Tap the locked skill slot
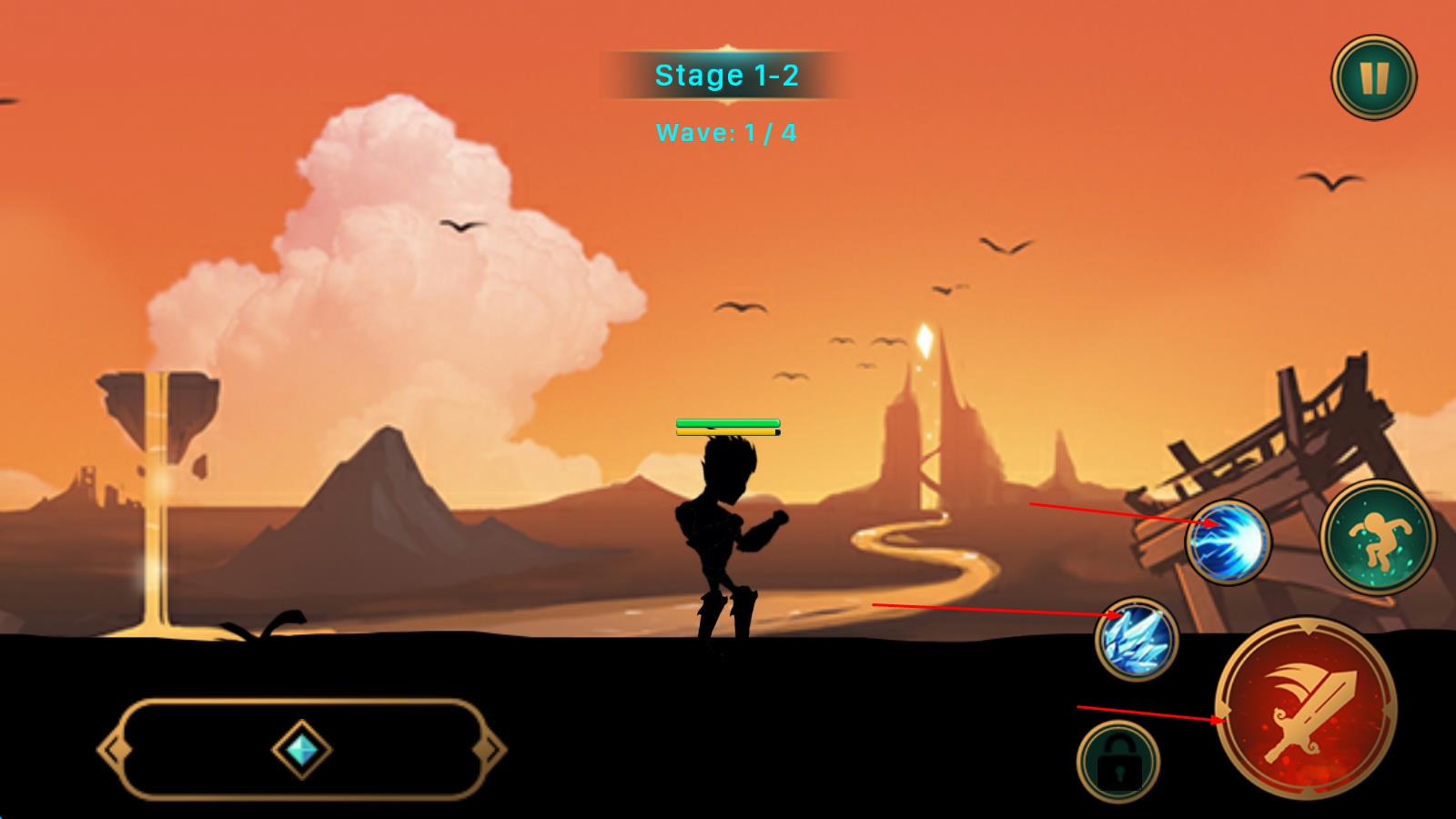 coord(1118,763)
